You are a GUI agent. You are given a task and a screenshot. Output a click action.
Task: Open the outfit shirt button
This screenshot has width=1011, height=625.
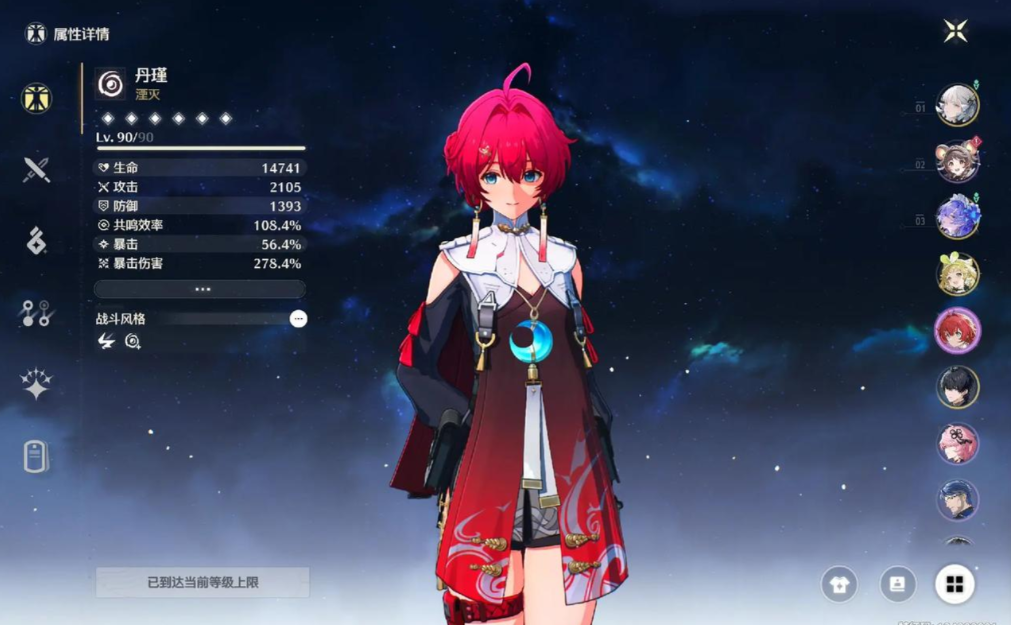pos(839,585)
